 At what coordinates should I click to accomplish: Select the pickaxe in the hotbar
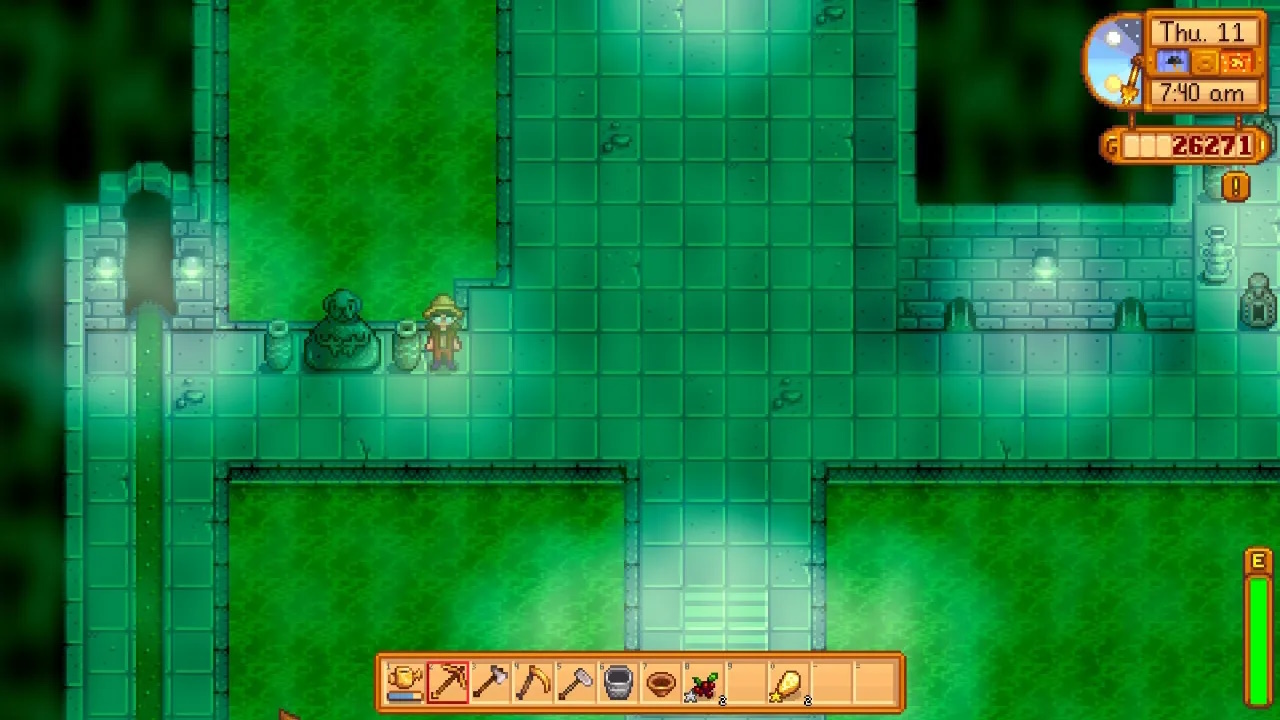point(447,683)
